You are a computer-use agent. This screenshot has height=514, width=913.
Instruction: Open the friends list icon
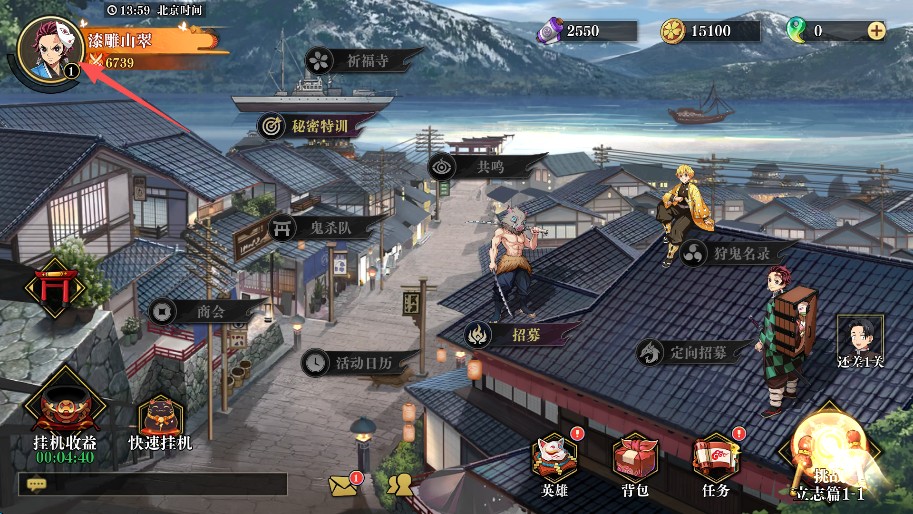tap(400, 485)
